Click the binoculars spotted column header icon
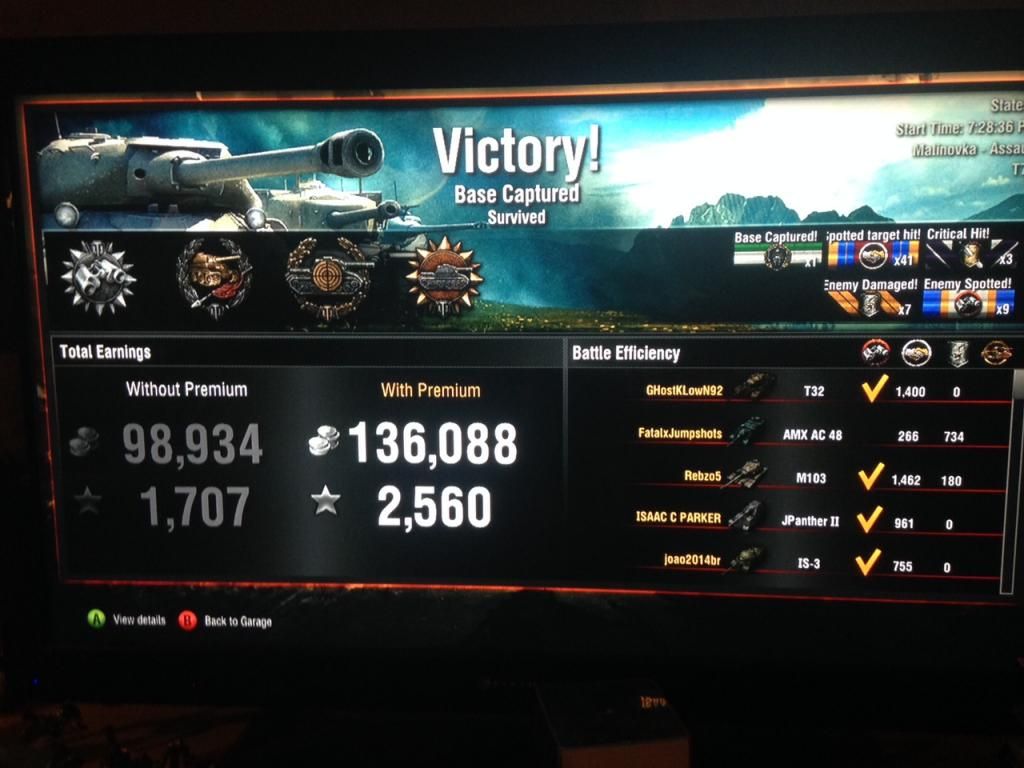The width and height of the screenshot is (1024, 768). (x=876, y=352)
